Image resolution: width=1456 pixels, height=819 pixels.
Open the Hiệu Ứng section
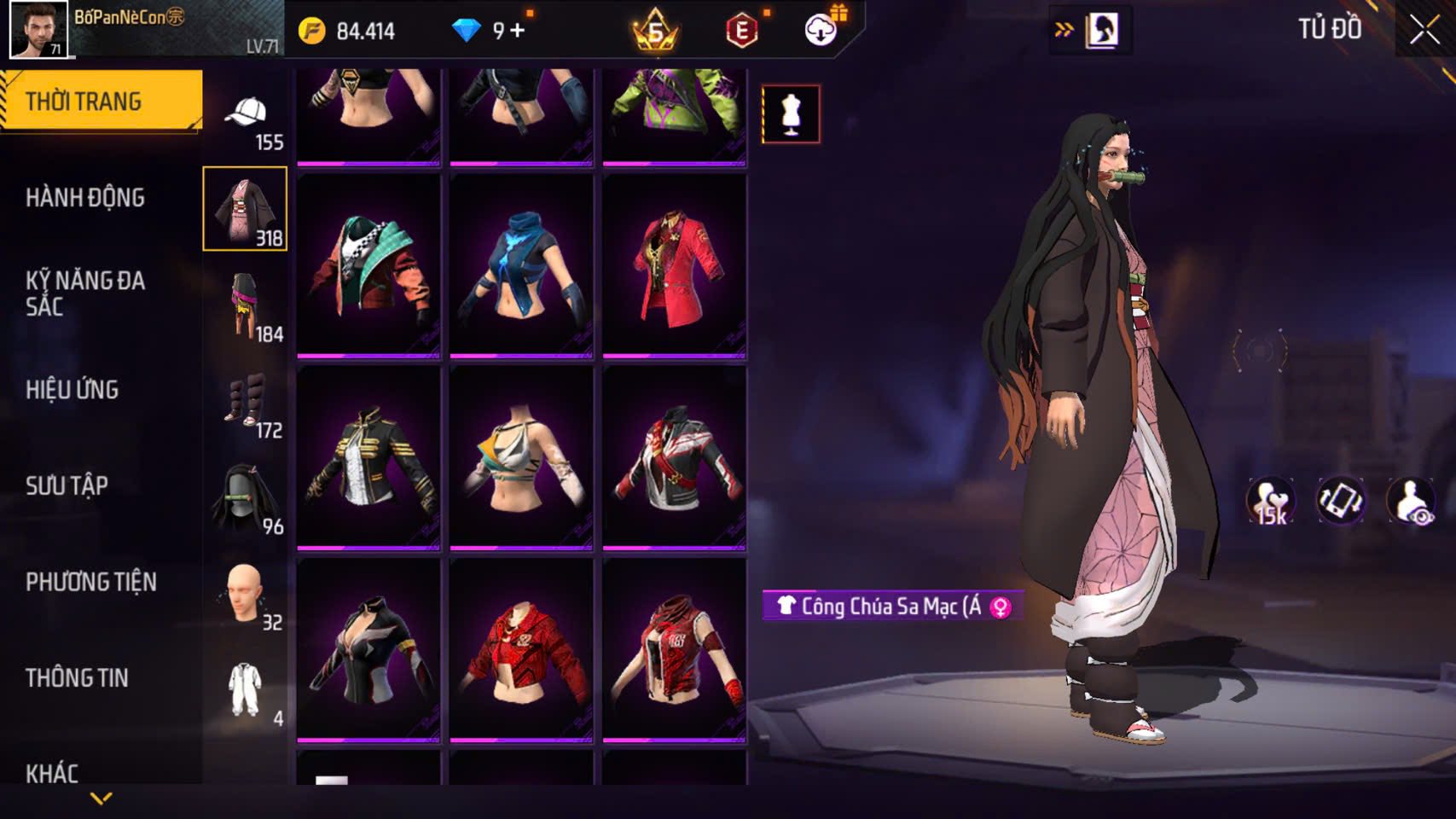73,390
